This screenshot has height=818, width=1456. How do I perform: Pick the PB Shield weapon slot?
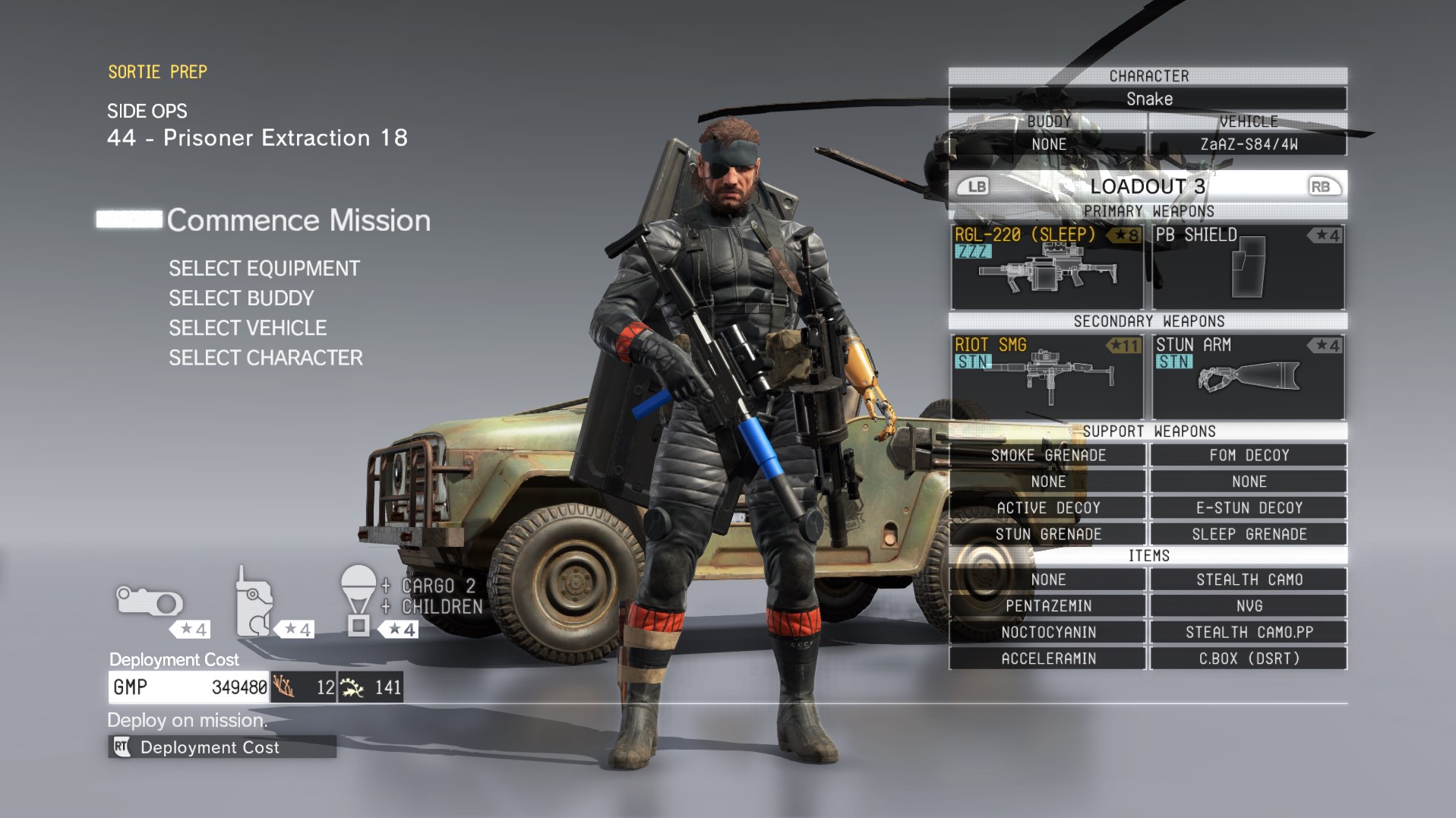1248,267
